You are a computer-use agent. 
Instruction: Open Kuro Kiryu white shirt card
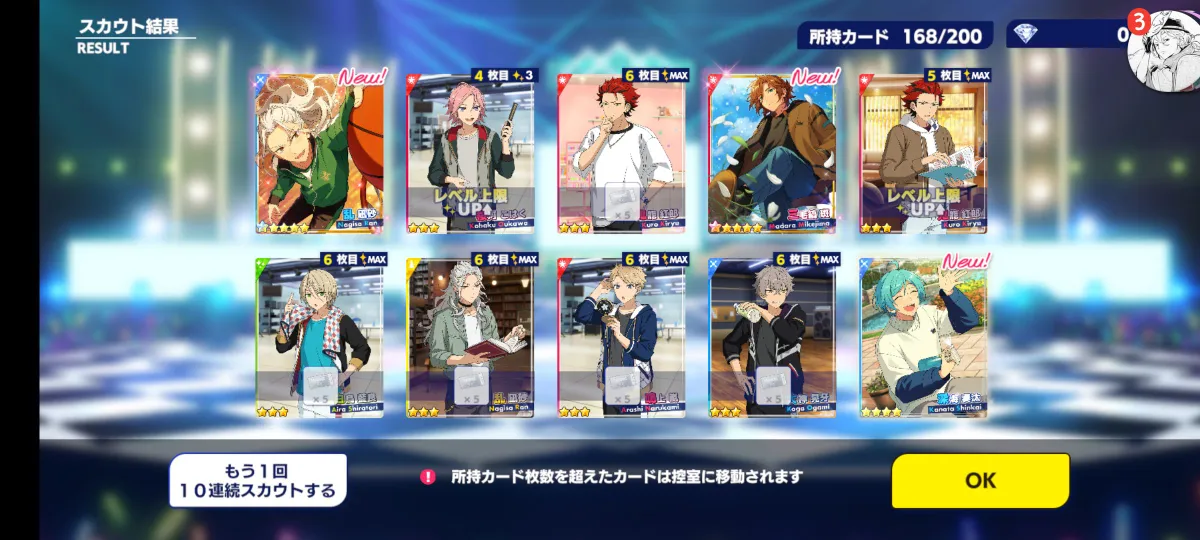point(621,153)
